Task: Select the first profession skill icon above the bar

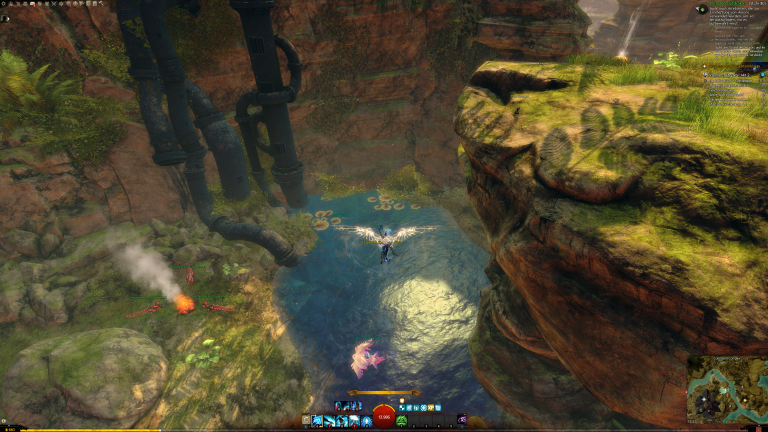Action: (338, 406)
